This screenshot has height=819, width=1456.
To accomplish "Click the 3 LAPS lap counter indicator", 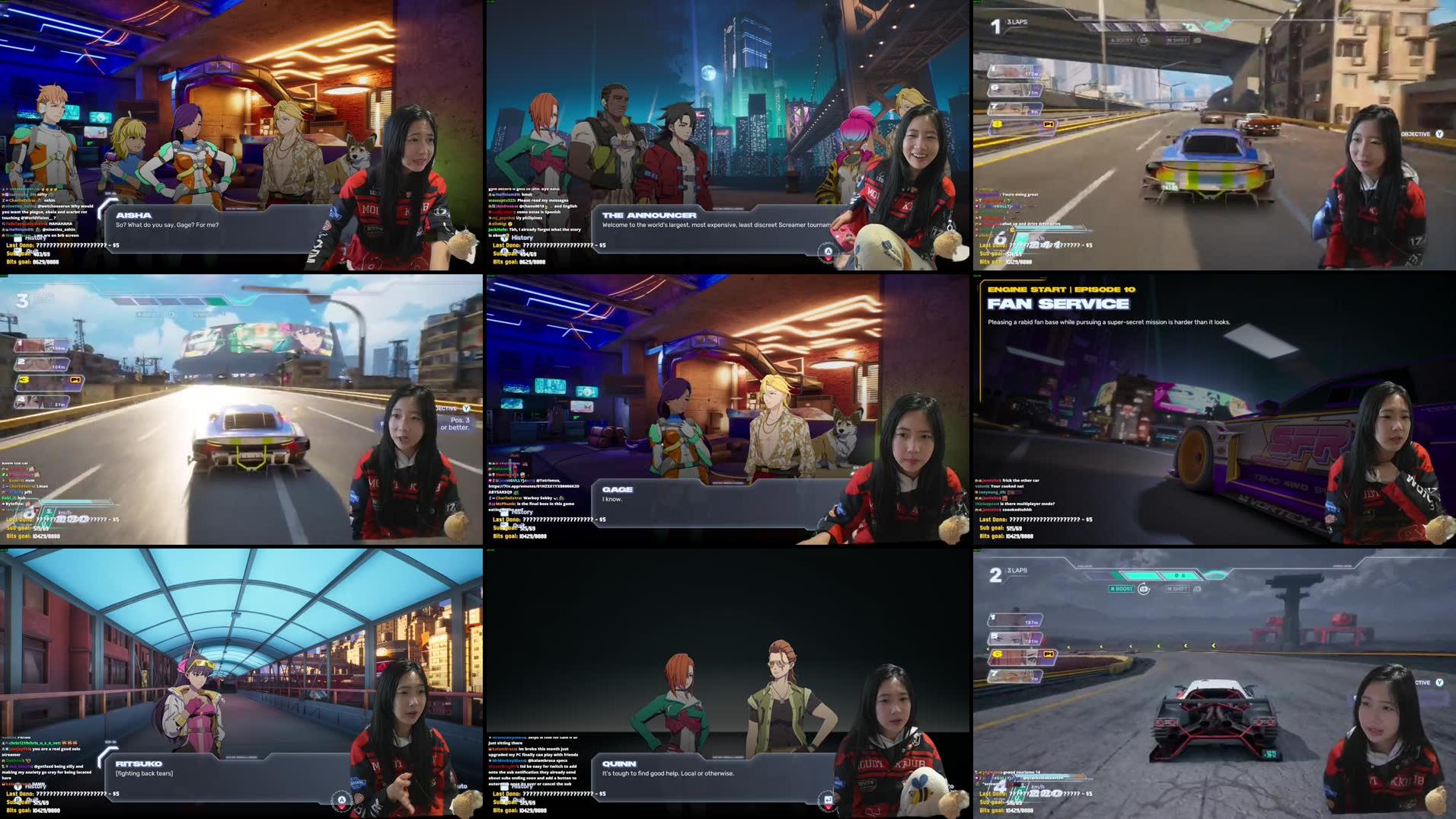I will tap(1017, 23).
